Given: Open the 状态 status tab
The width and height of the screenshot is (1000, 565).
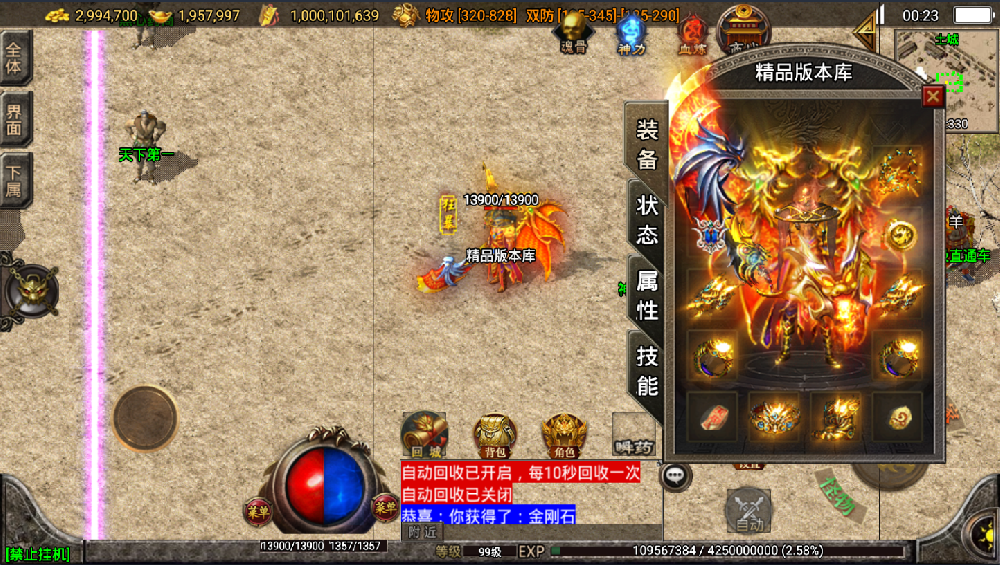Looking at the screenshot, I should [646, 218].
